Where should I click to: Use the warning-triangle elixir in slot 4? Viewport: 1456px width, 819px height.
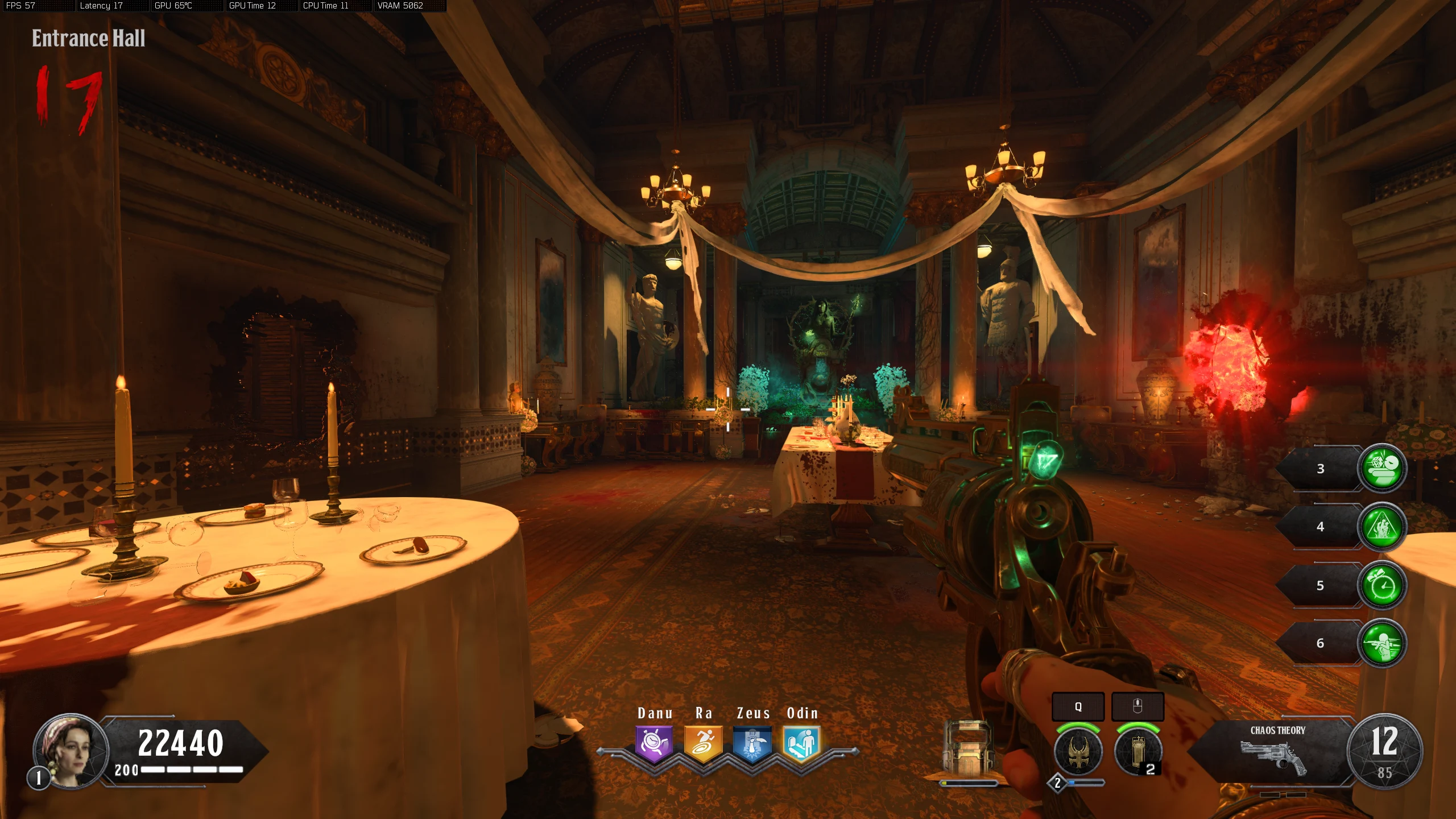pos(1382,527)
